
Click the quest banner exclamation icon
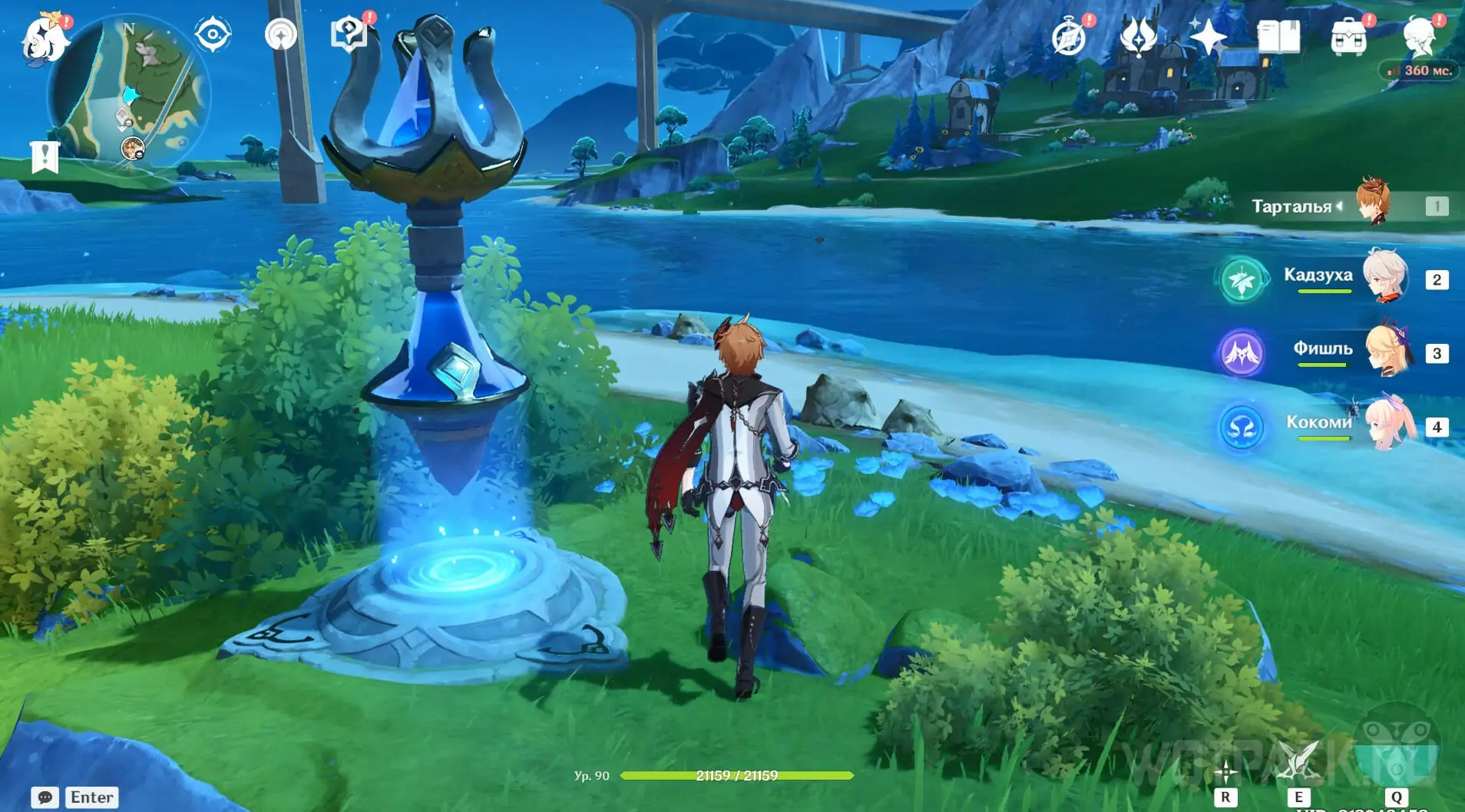click(x=45, y=157)
